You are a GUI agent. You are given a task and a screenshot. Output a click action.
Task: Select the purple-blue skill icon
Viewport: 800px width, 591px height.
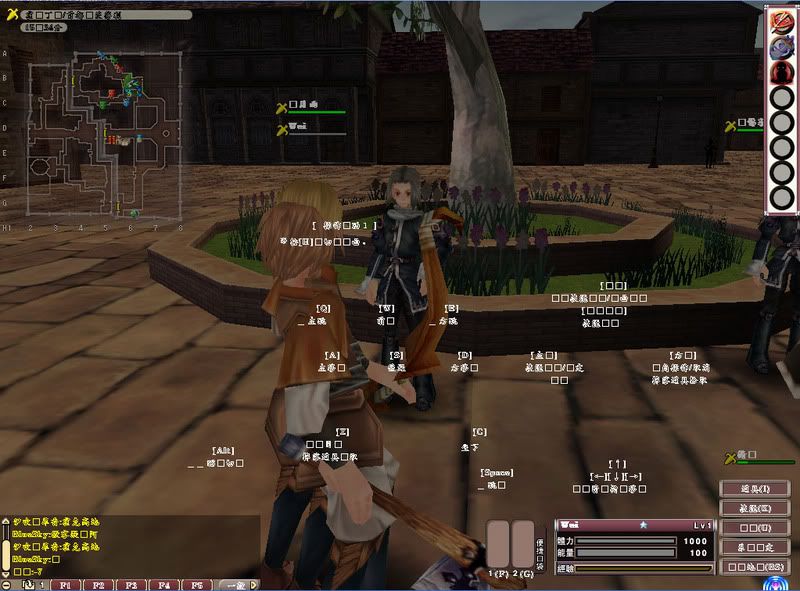tap(780, 47)
